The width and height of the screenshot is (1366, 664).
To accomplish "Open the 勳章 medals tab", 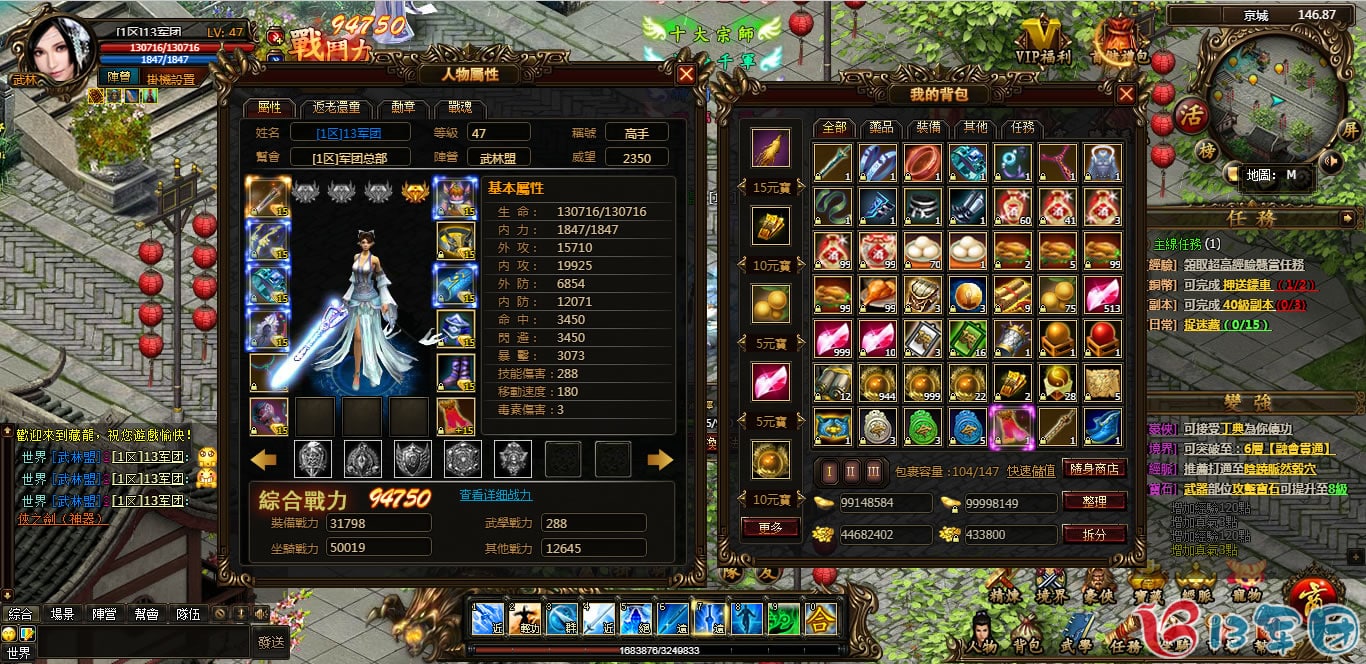I will coord(403,108).
